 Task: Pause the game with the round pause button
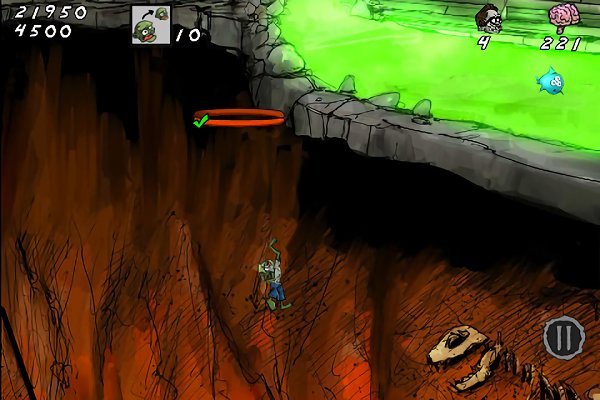tap(563, 337)
